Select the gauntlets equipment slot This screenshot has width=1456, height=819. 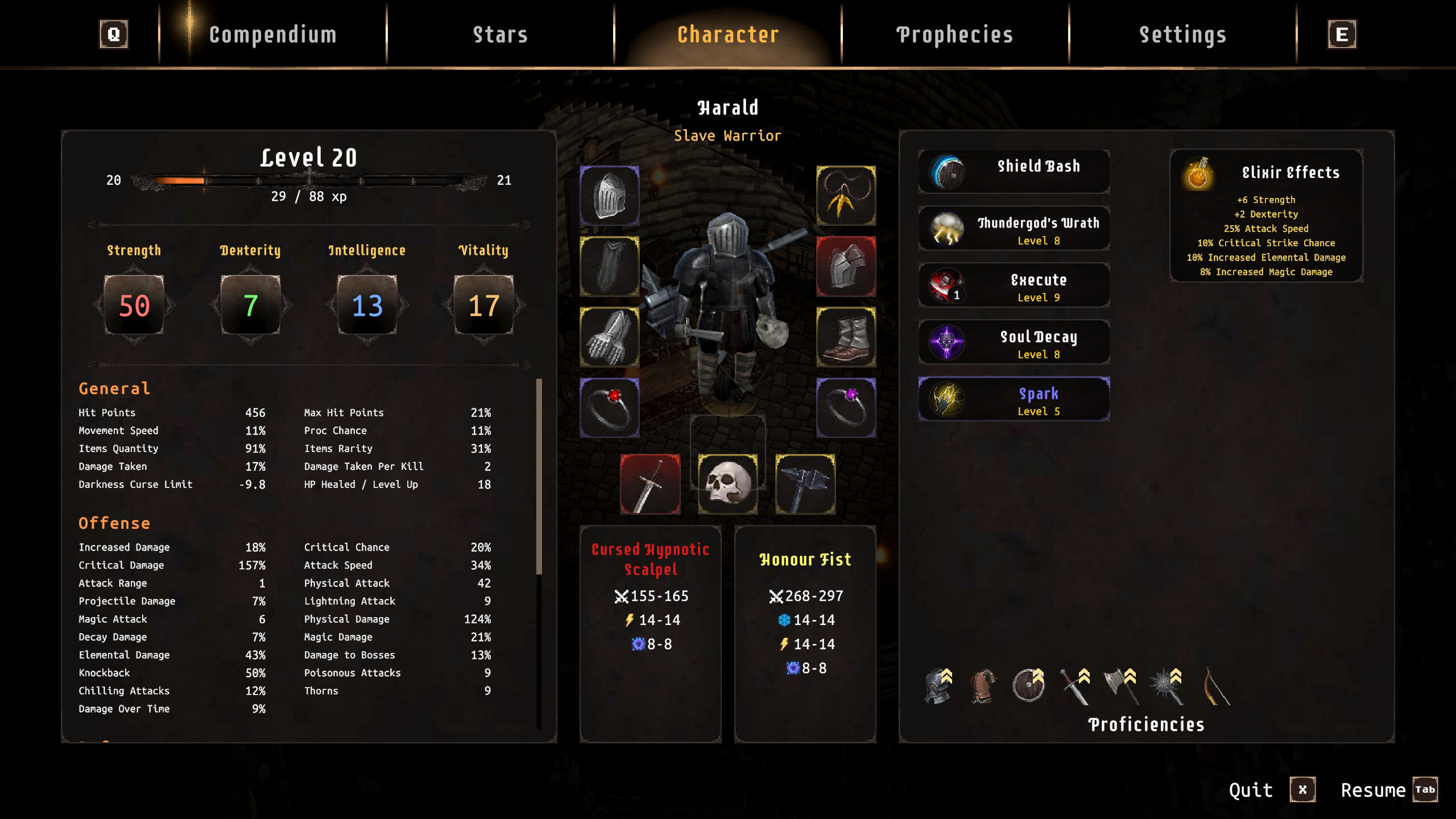(x=609, y=337)
